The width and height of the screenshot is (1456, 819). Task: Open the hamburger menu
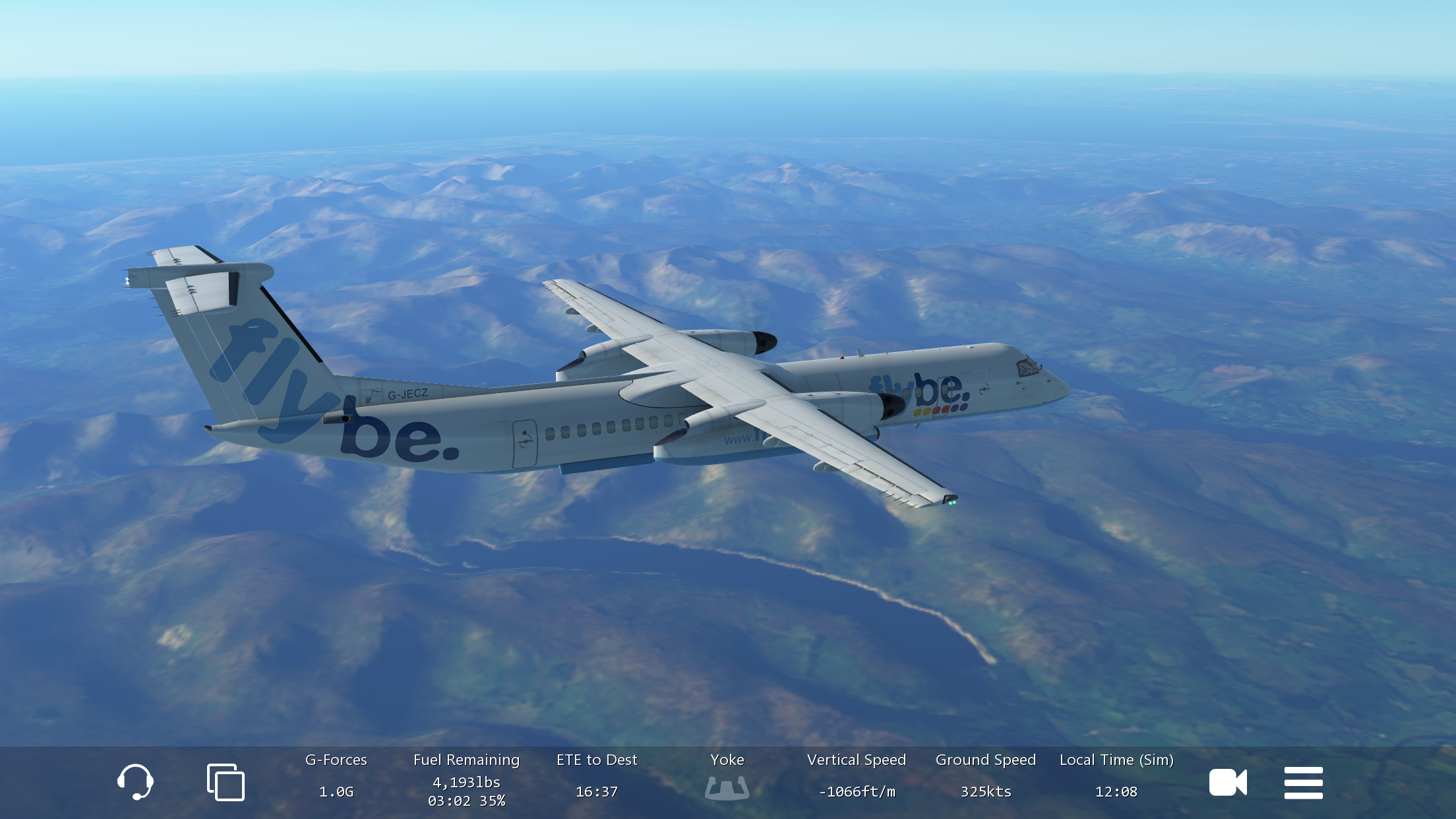pos(1303,783)
